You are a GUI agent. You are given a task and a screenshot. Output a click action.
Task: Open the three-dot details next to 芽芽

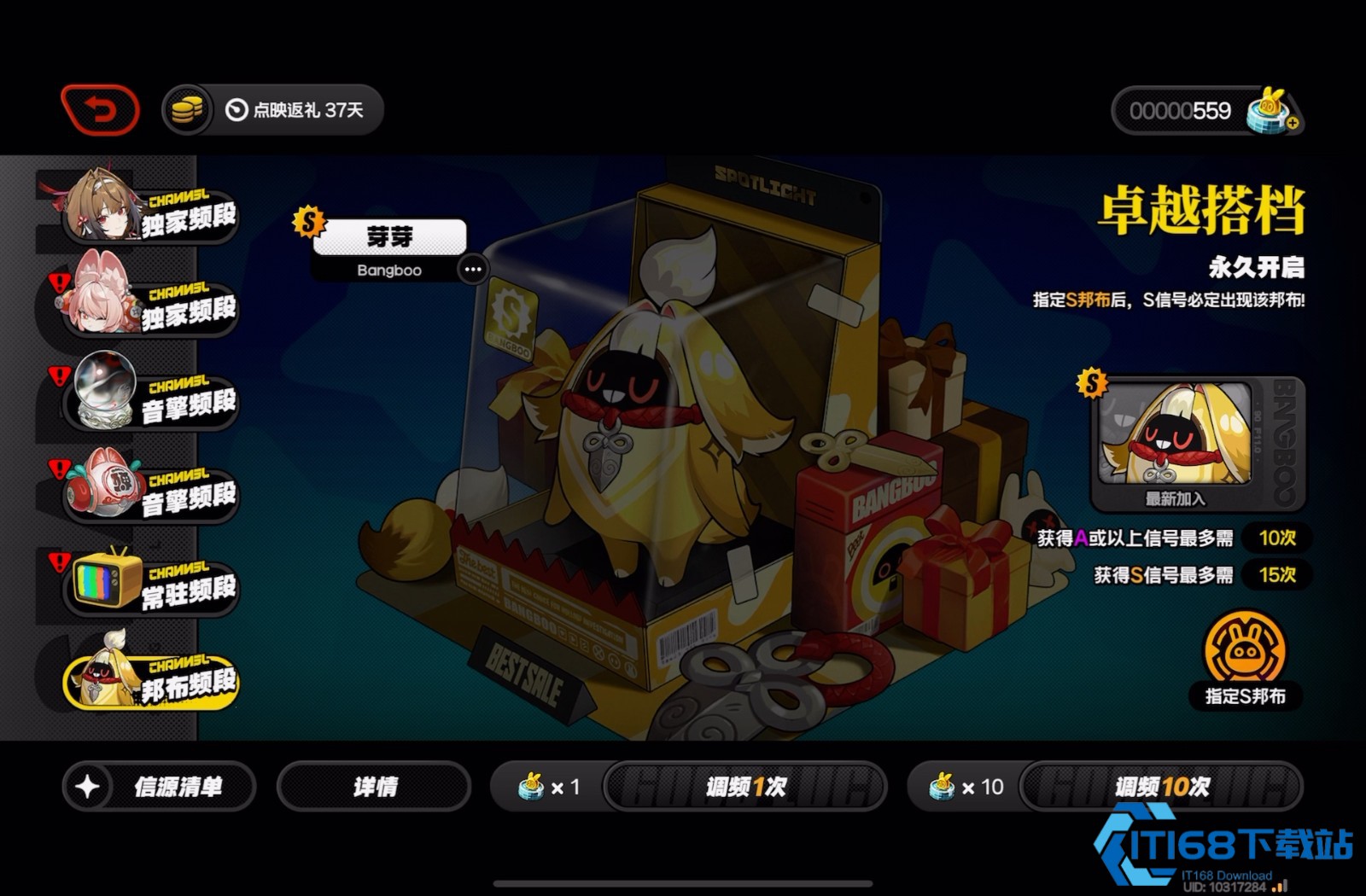pyautogui.click(x=472, y=270)
